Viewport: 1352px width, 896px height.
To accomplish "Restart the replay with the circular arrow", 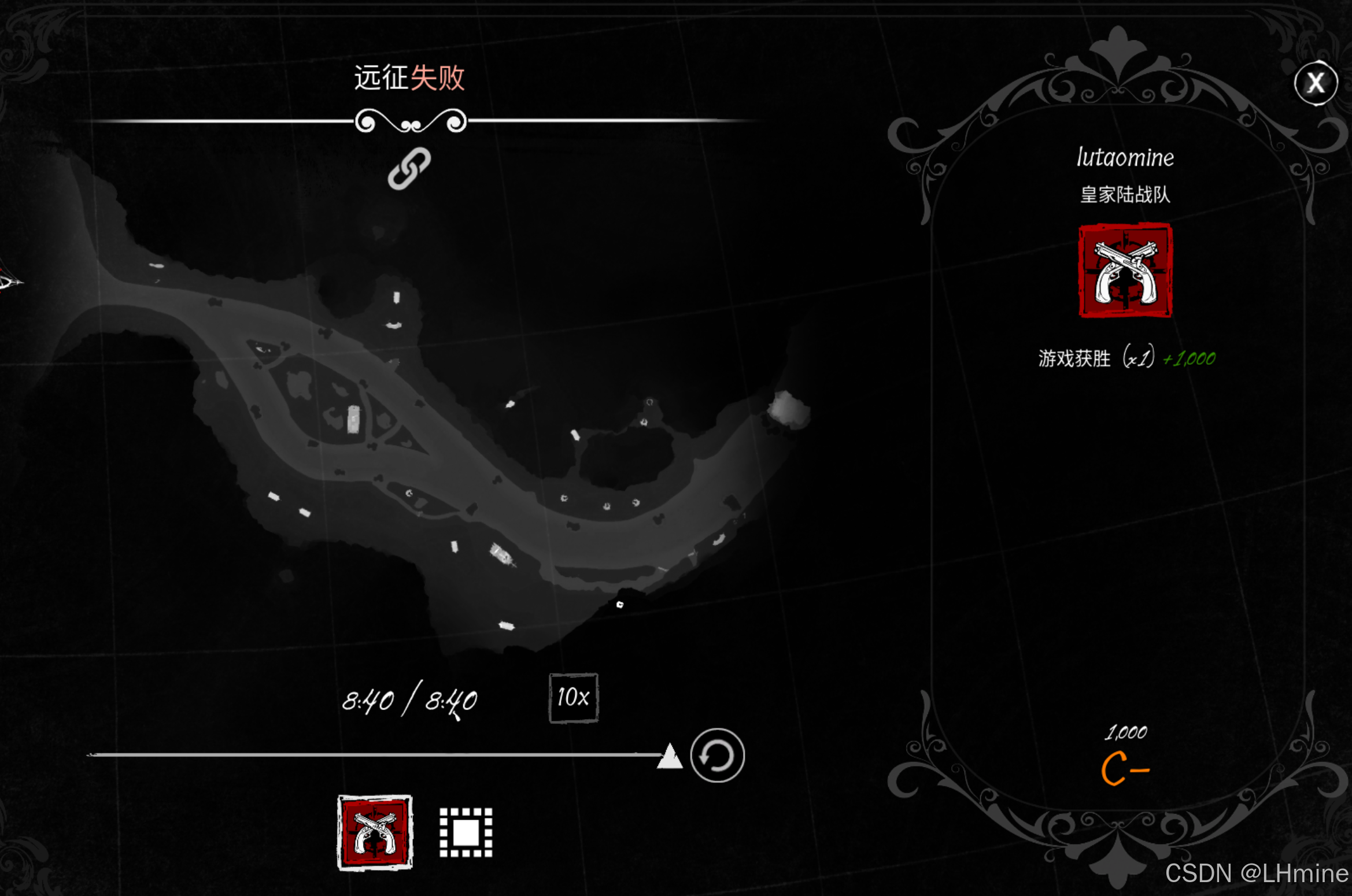I will coord(717,755).
